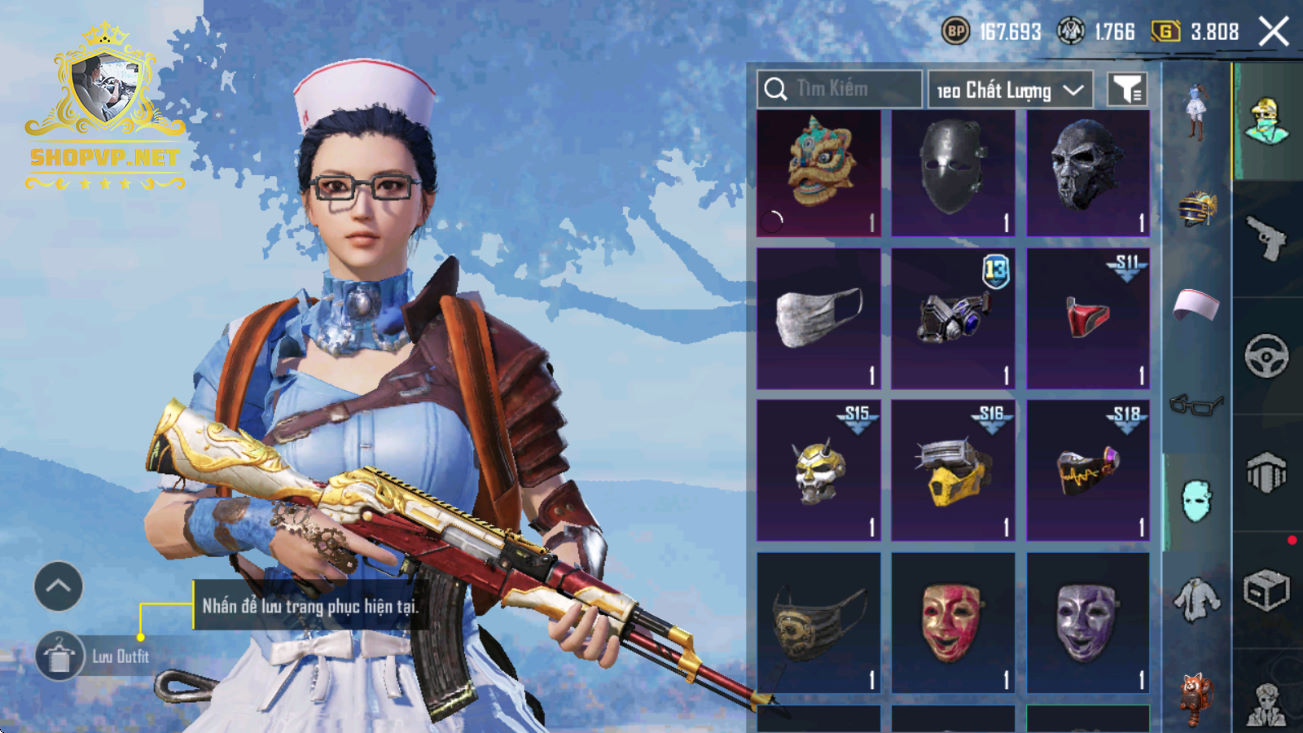Open the pistol weapons tab
This screenshot has height=733, width=1303.
(1266, 238)
